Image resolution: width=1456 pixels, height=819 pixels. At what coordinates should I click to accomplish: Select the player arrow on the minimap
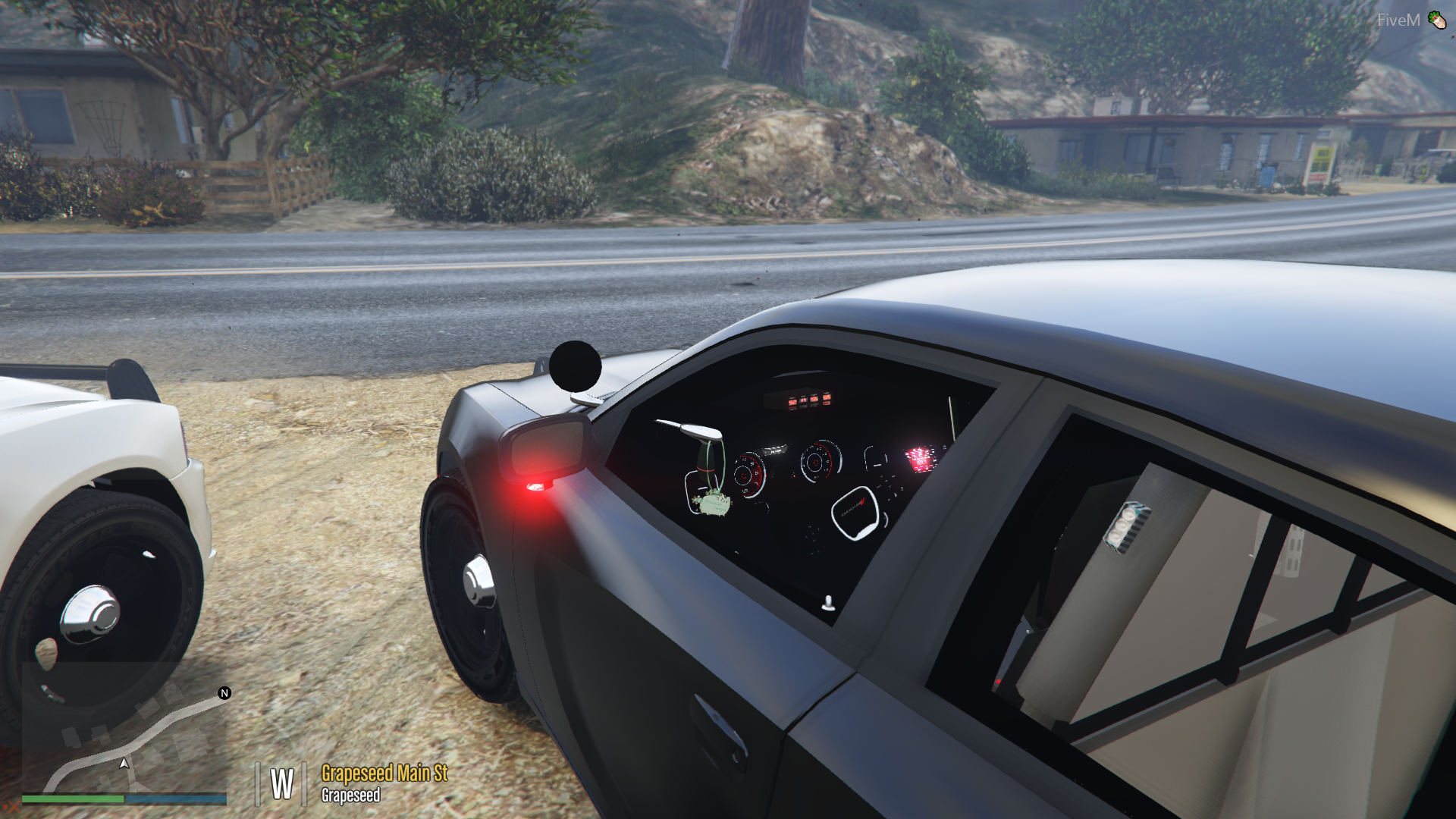click(x=124, y=763)
